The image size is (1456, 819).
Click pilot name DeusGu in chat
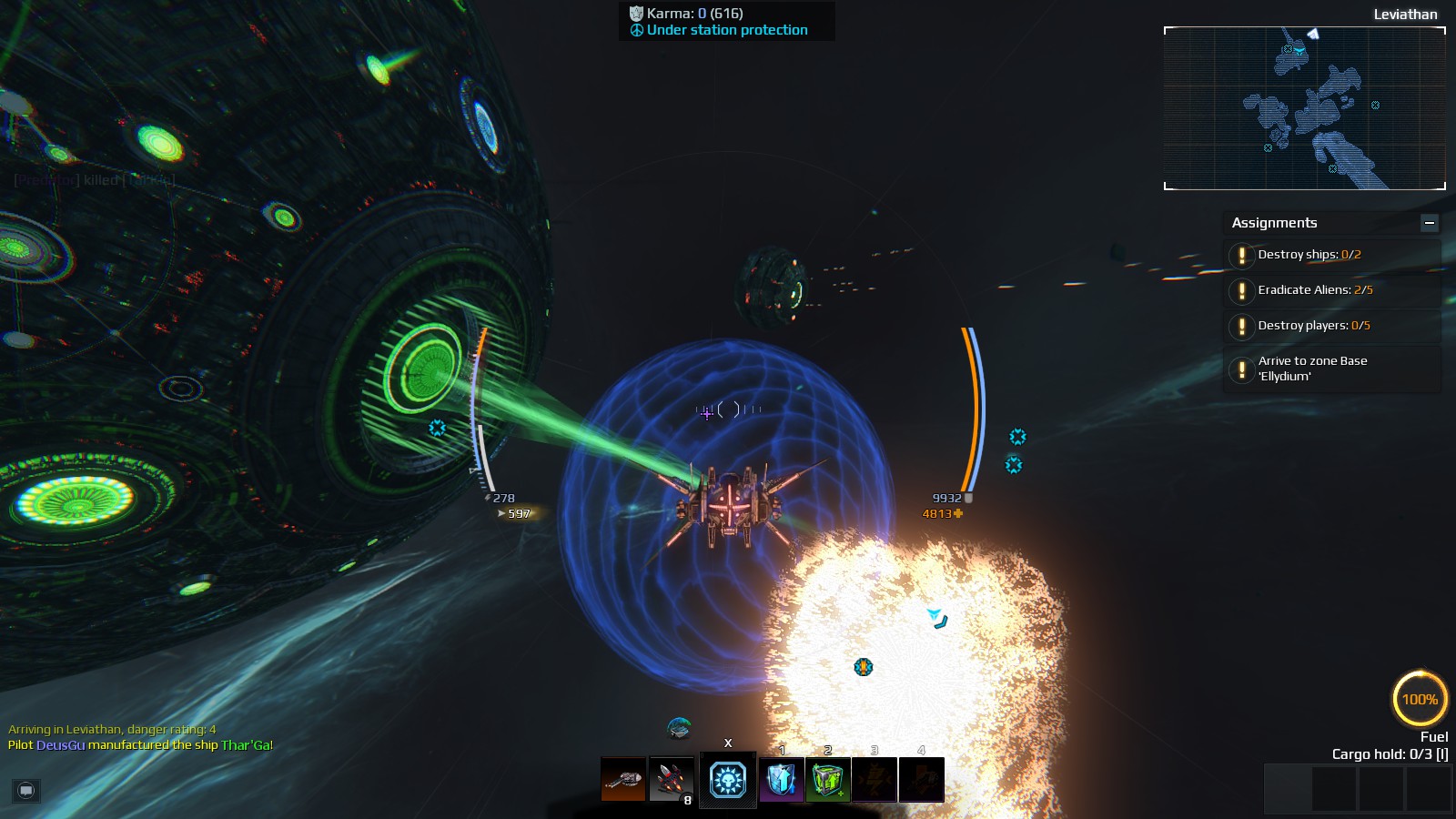click(60, 745)
